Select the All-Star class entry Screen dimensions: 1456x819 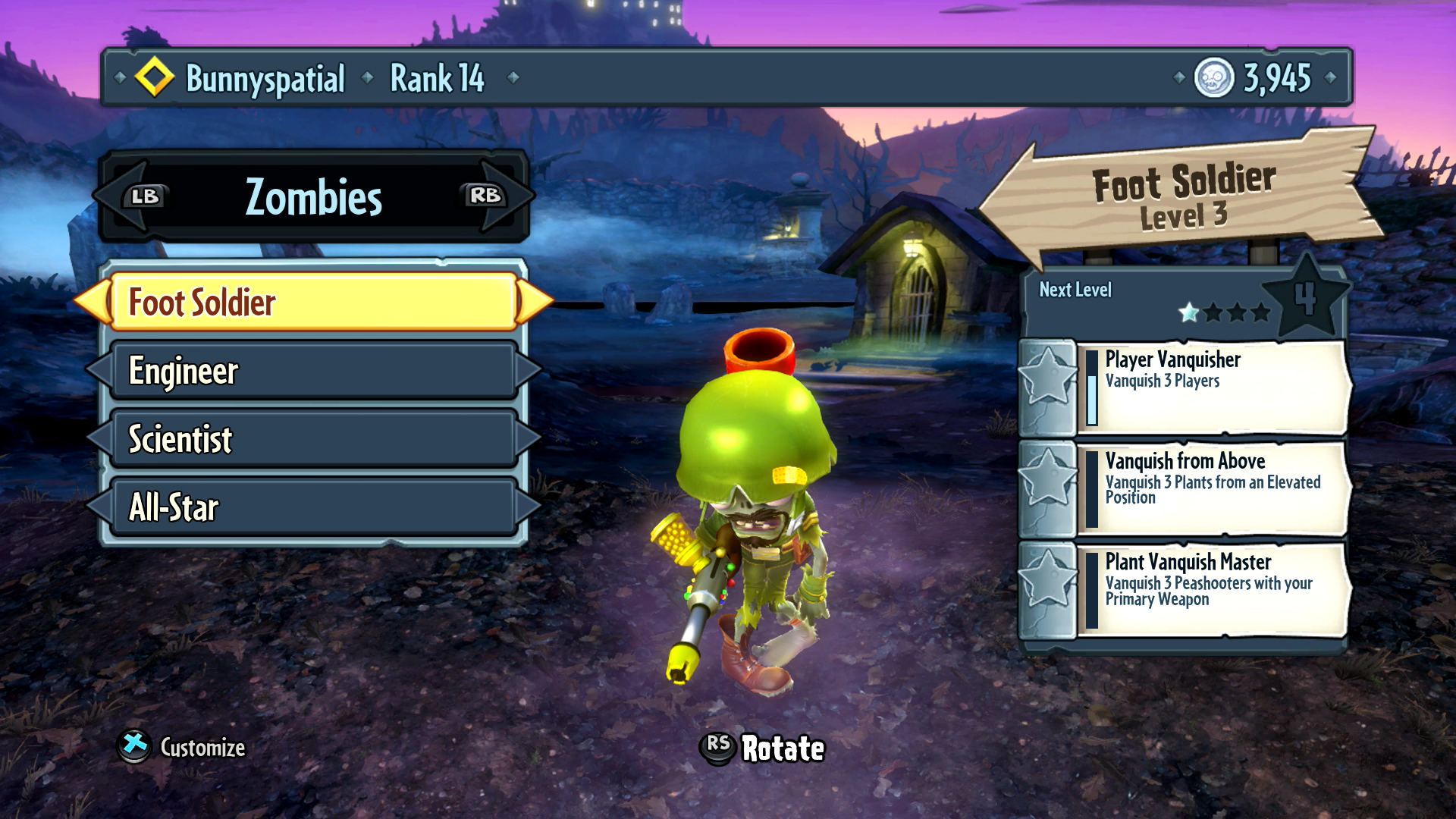(312, 507)
